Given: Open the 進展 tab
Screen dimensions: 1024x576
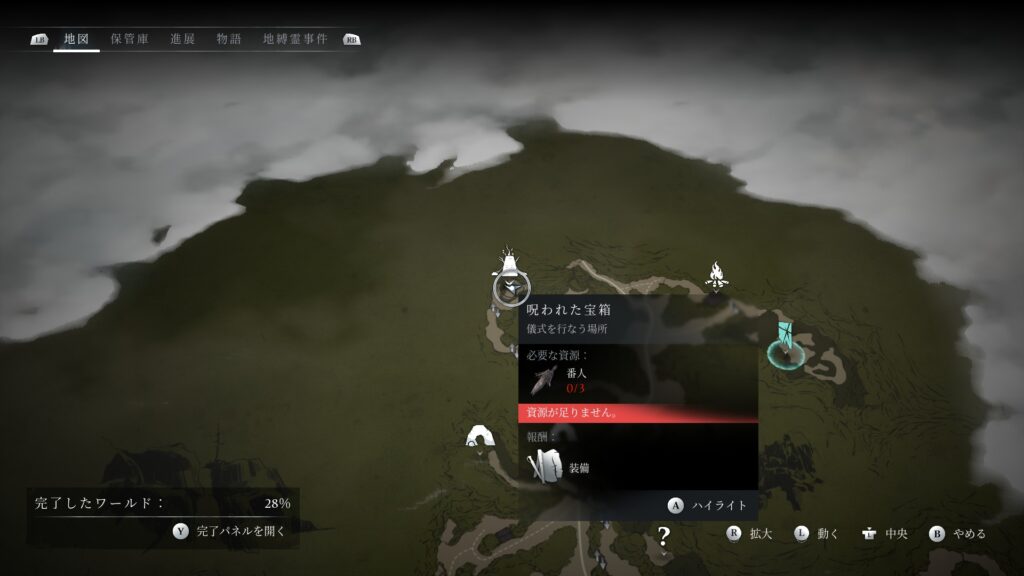Looking at the screenshot, I should (183, 39).
